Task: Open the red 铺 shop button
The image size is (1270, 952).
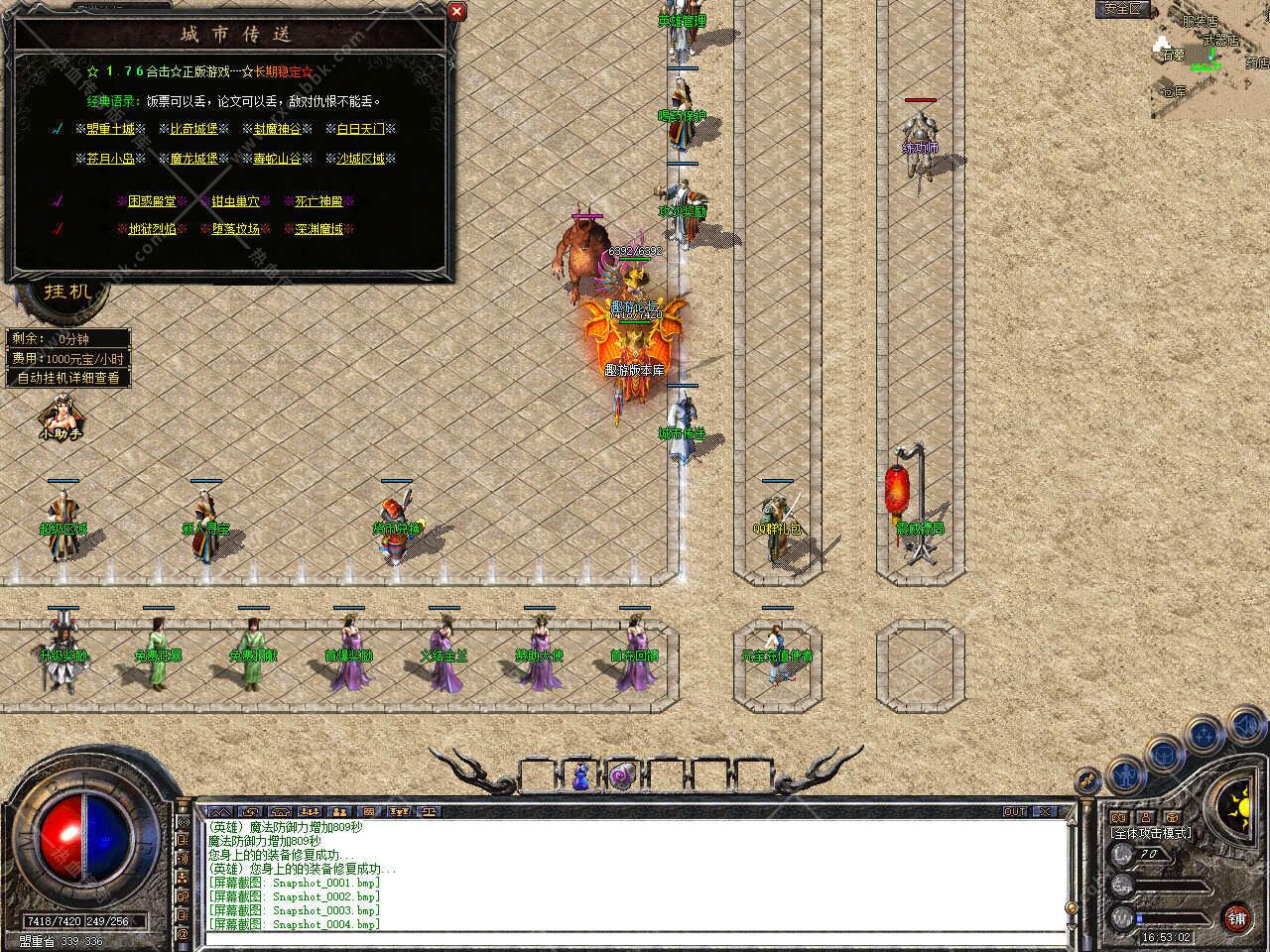Action: click(x=1236, y=917)
